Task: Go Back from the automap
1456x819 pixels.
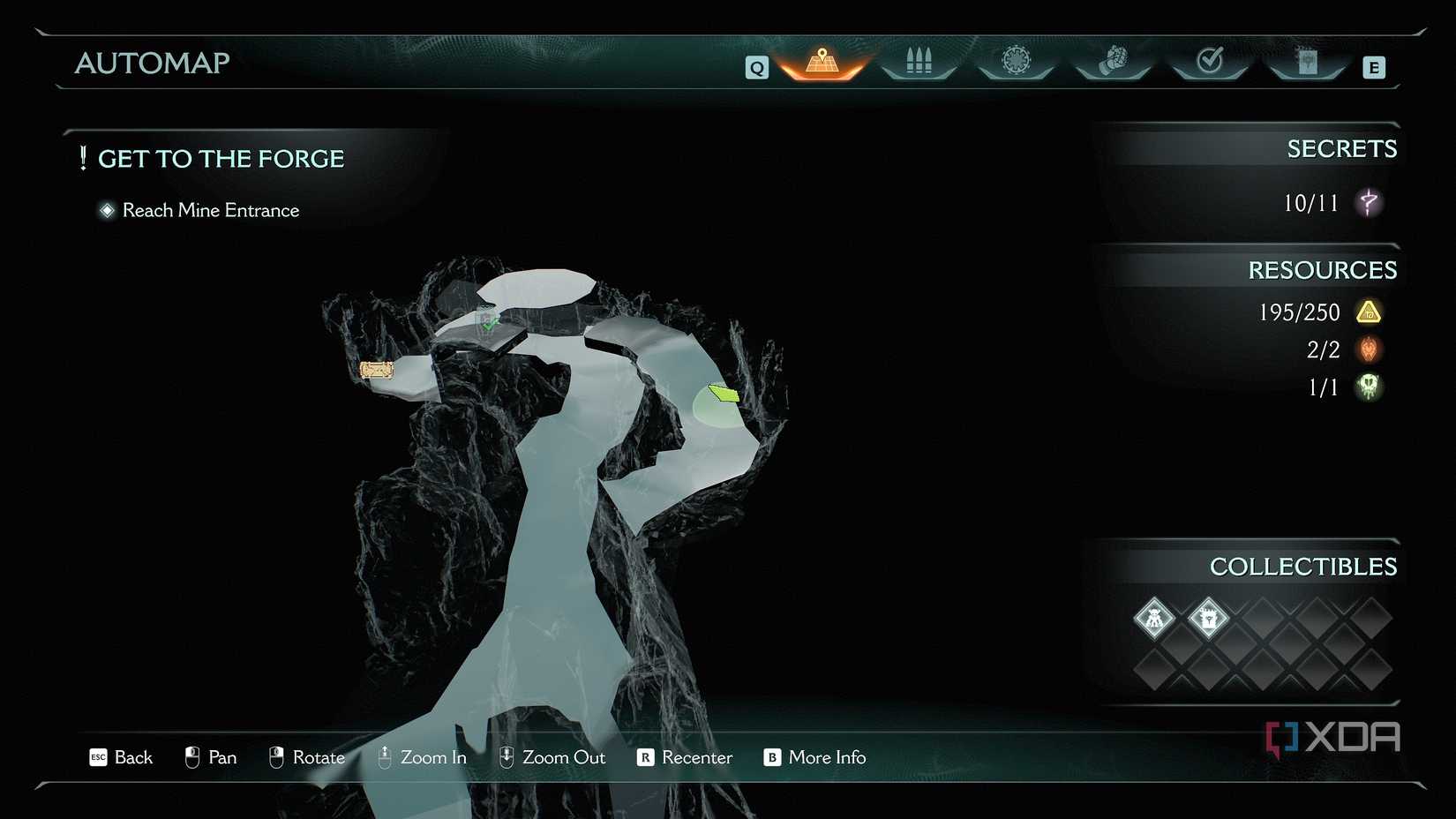Action: click(122, 757)
